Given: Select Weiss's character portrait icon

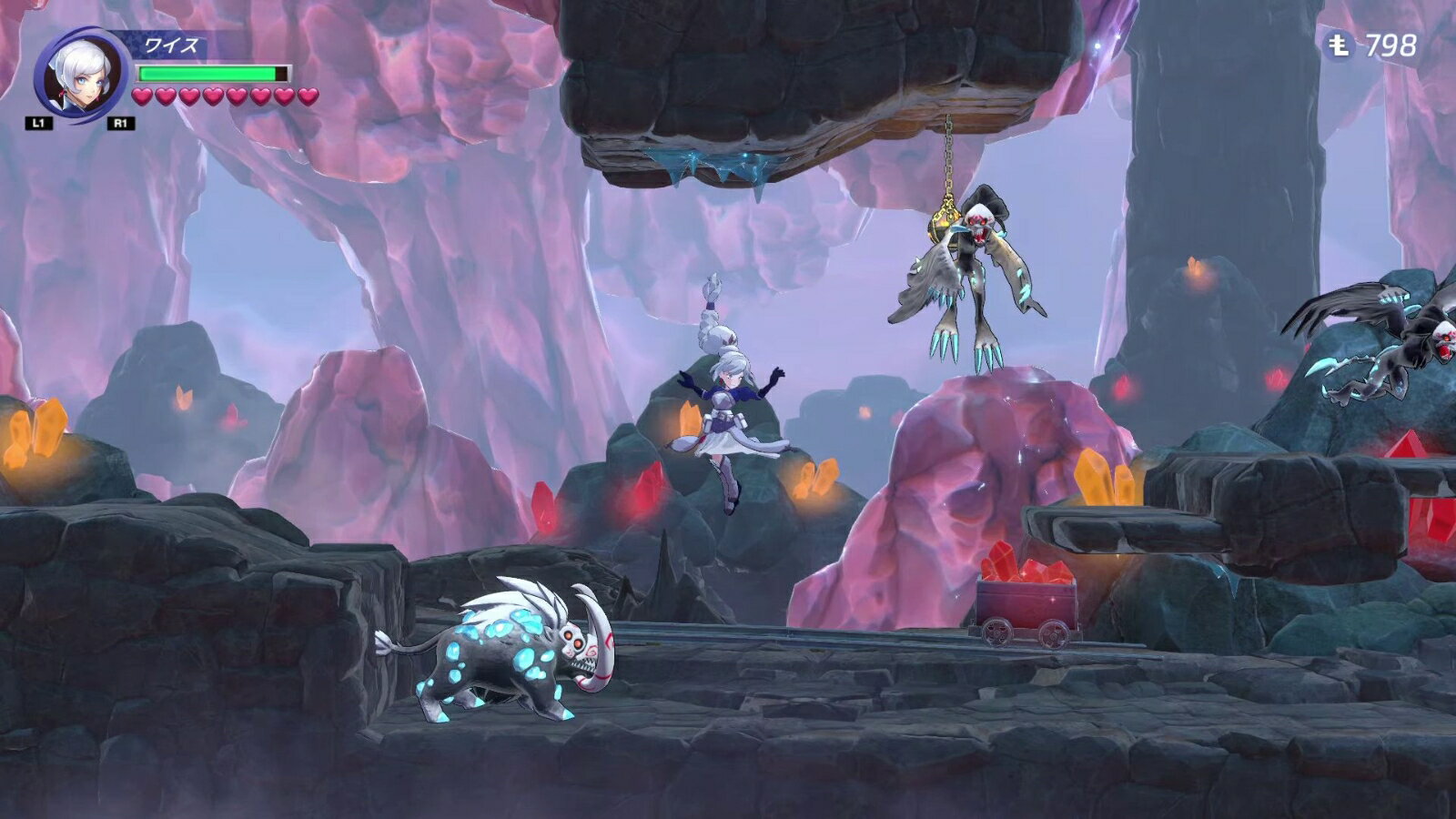Looking at the screenshot, I should click(80, 75).
